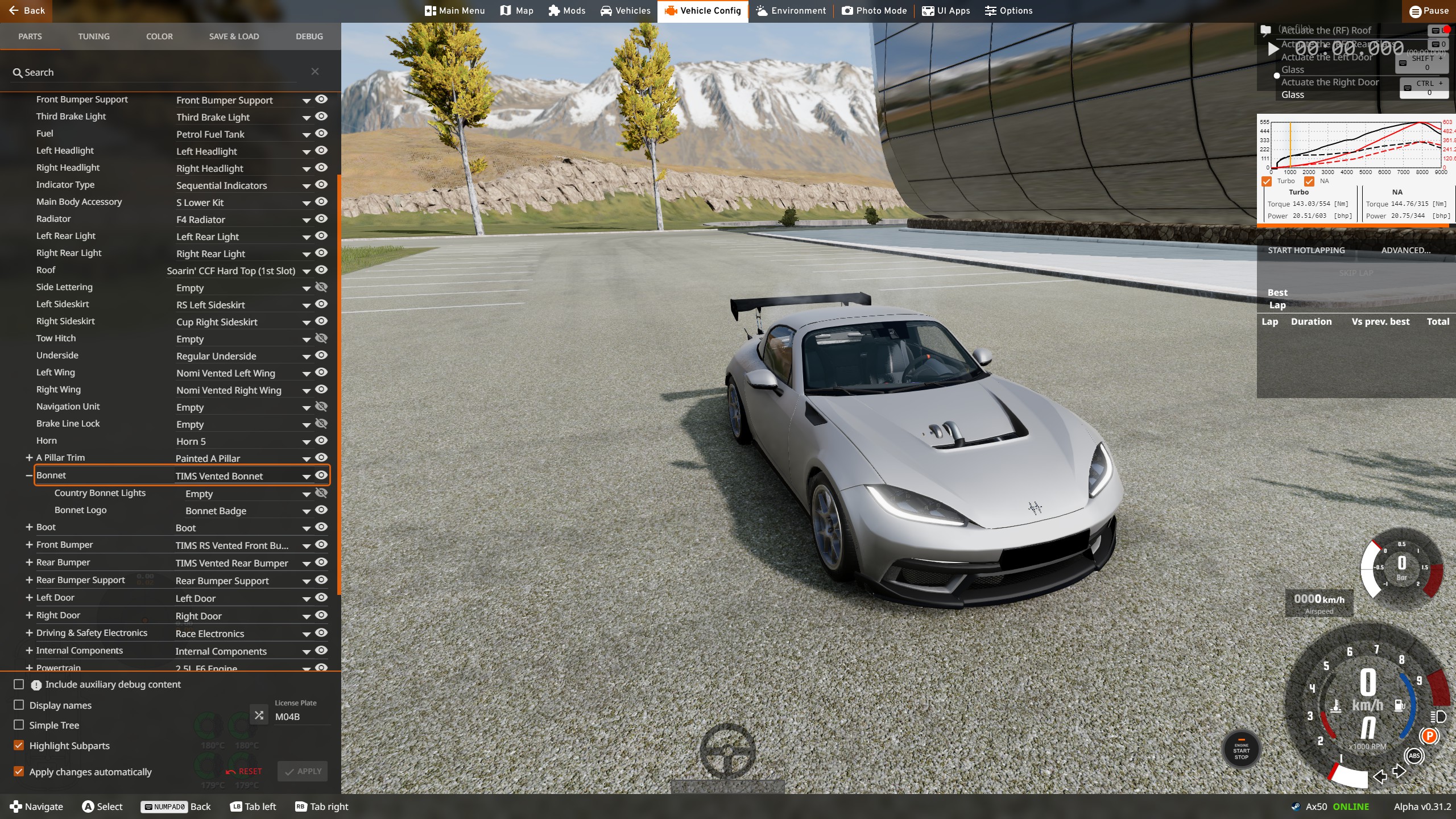
Task: Open the Map from the top bar
Action: coord(516,11)
